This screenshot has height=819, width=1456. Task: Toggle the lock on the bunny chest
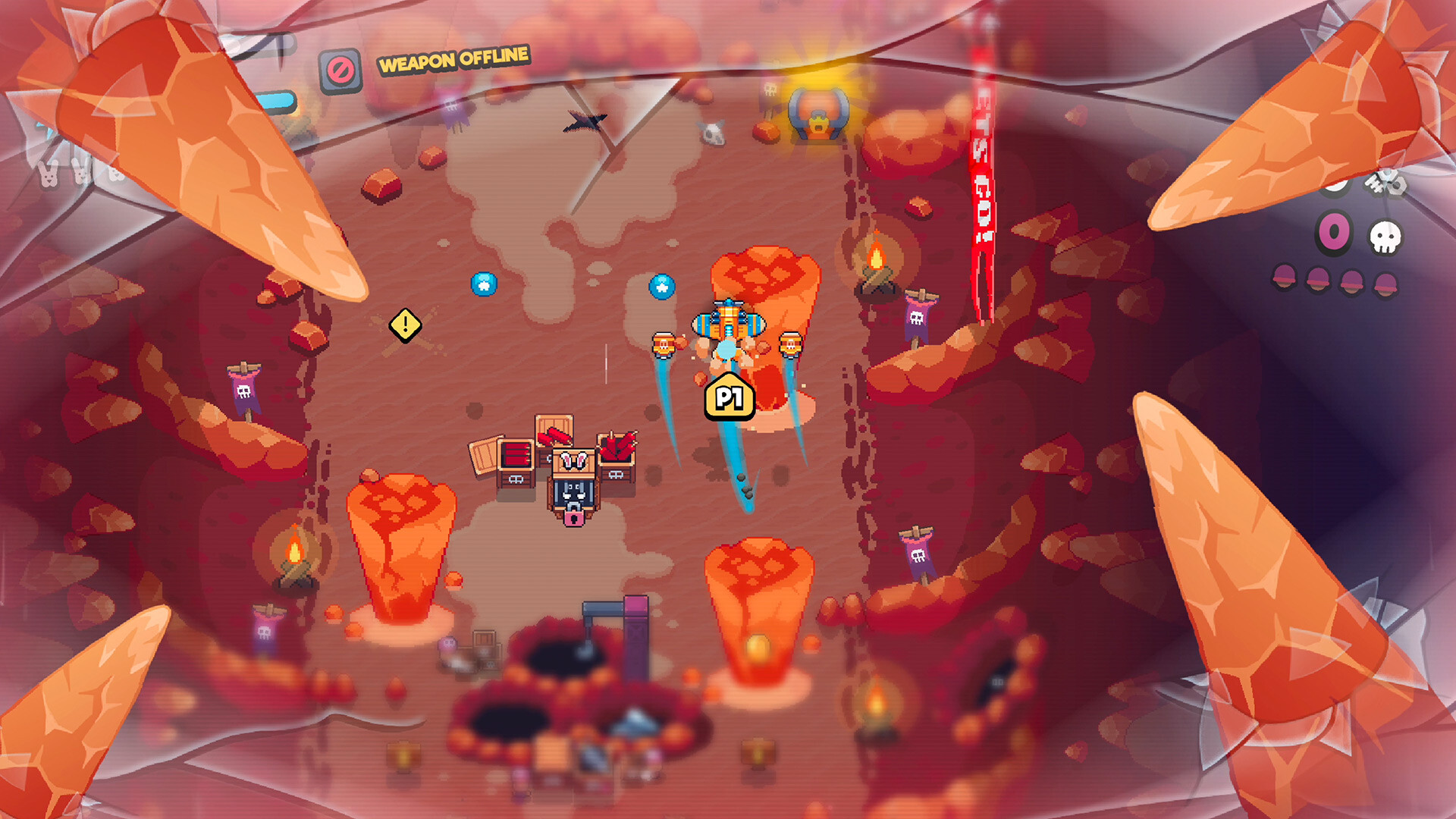click(573, 519)
